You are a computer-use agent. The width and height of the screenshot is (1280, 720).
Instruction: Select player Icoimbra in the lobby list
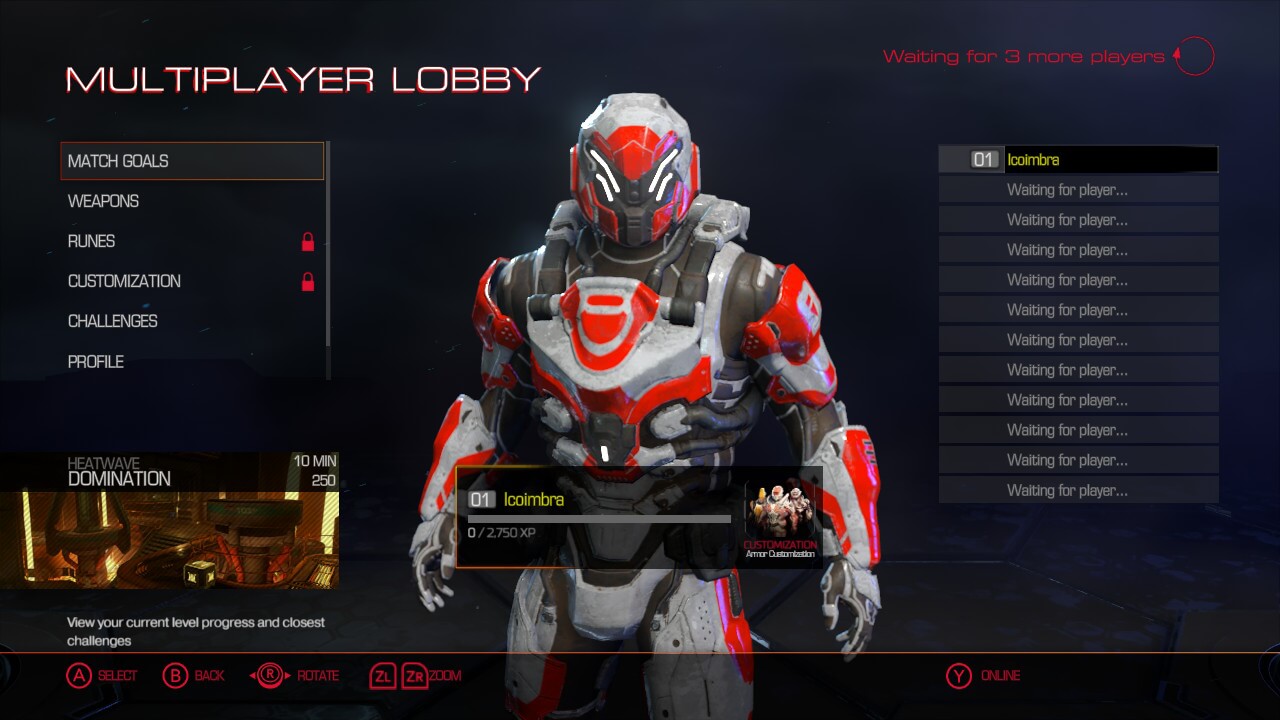tap(1078, 160)
